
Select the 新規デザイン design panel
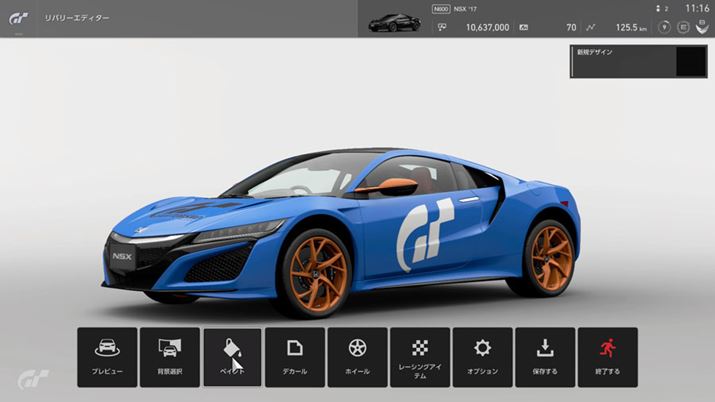[638, 61]
